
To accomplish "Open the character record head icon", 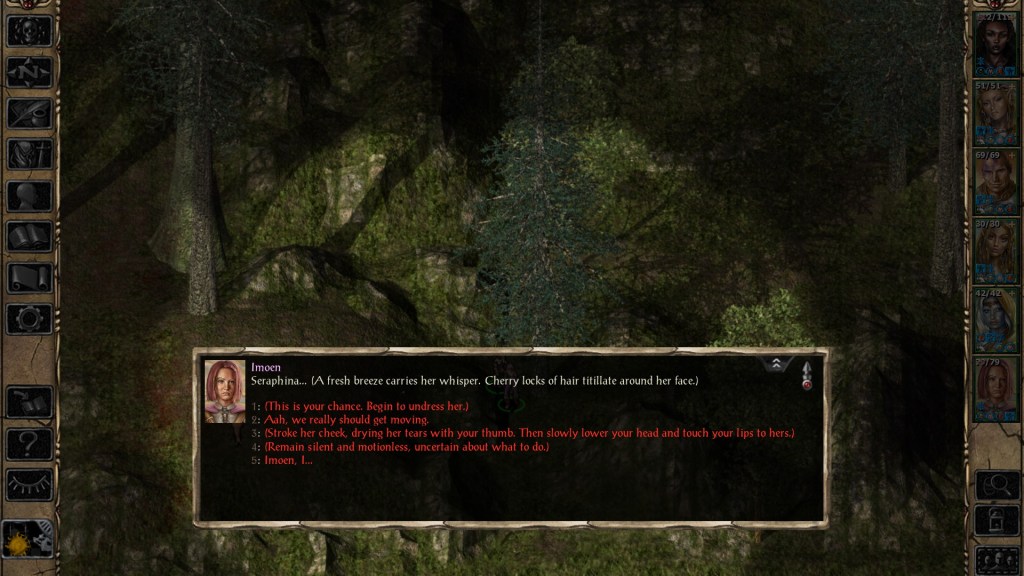I will tap(29, 196).
